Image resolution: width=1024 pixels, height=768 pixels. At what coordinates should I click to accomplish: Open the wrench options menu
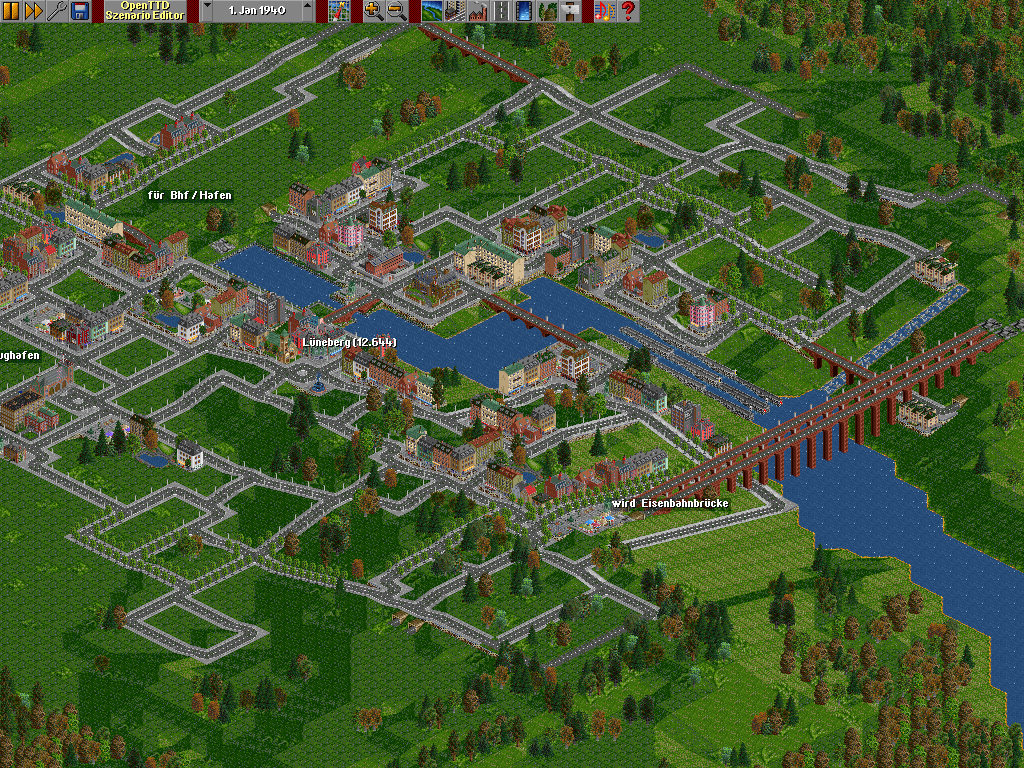[55, 11]
